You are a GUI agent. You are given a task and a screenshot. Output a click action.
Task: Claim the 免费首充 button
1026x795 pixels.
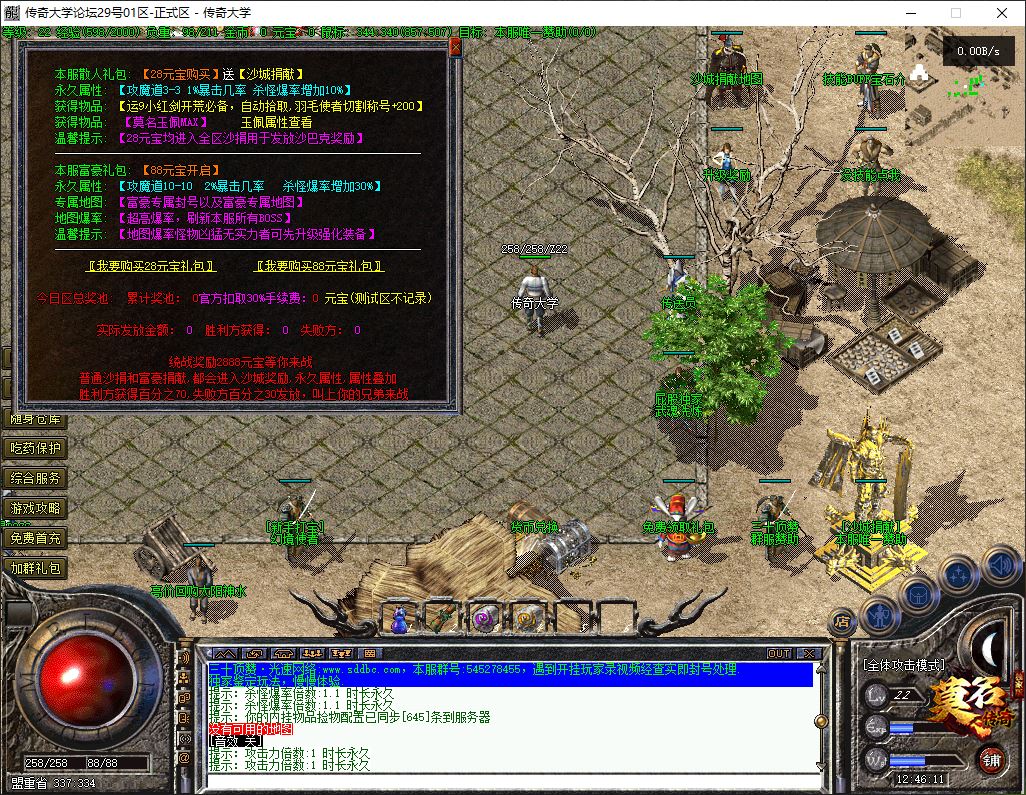[36, 538]
